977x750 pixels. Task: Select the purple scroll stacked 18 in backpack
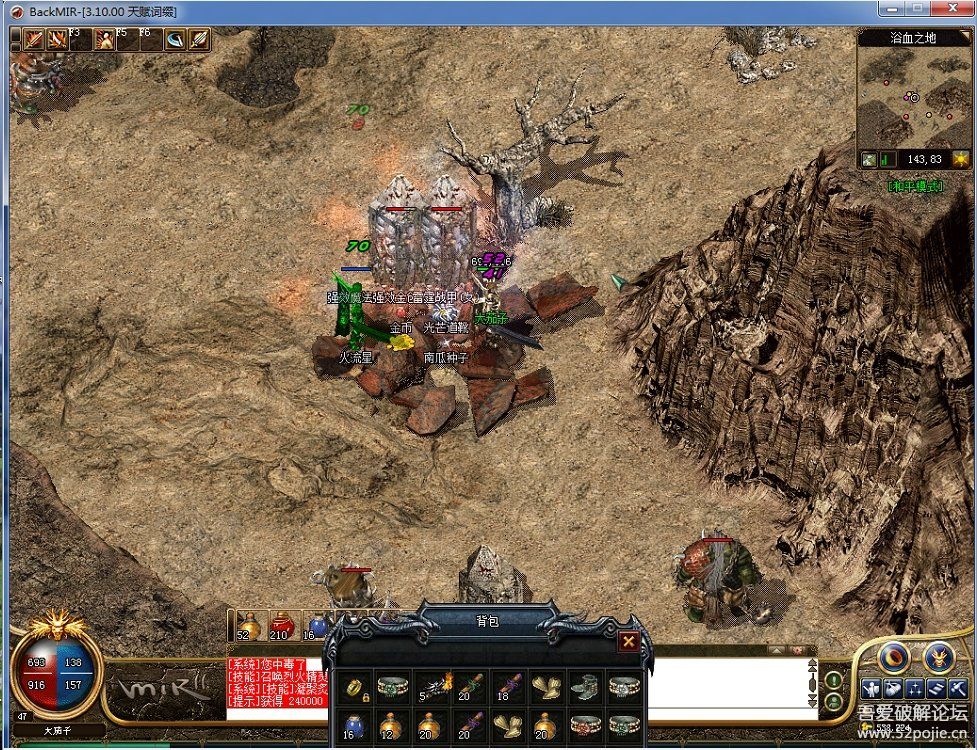[x=507, y=688]
